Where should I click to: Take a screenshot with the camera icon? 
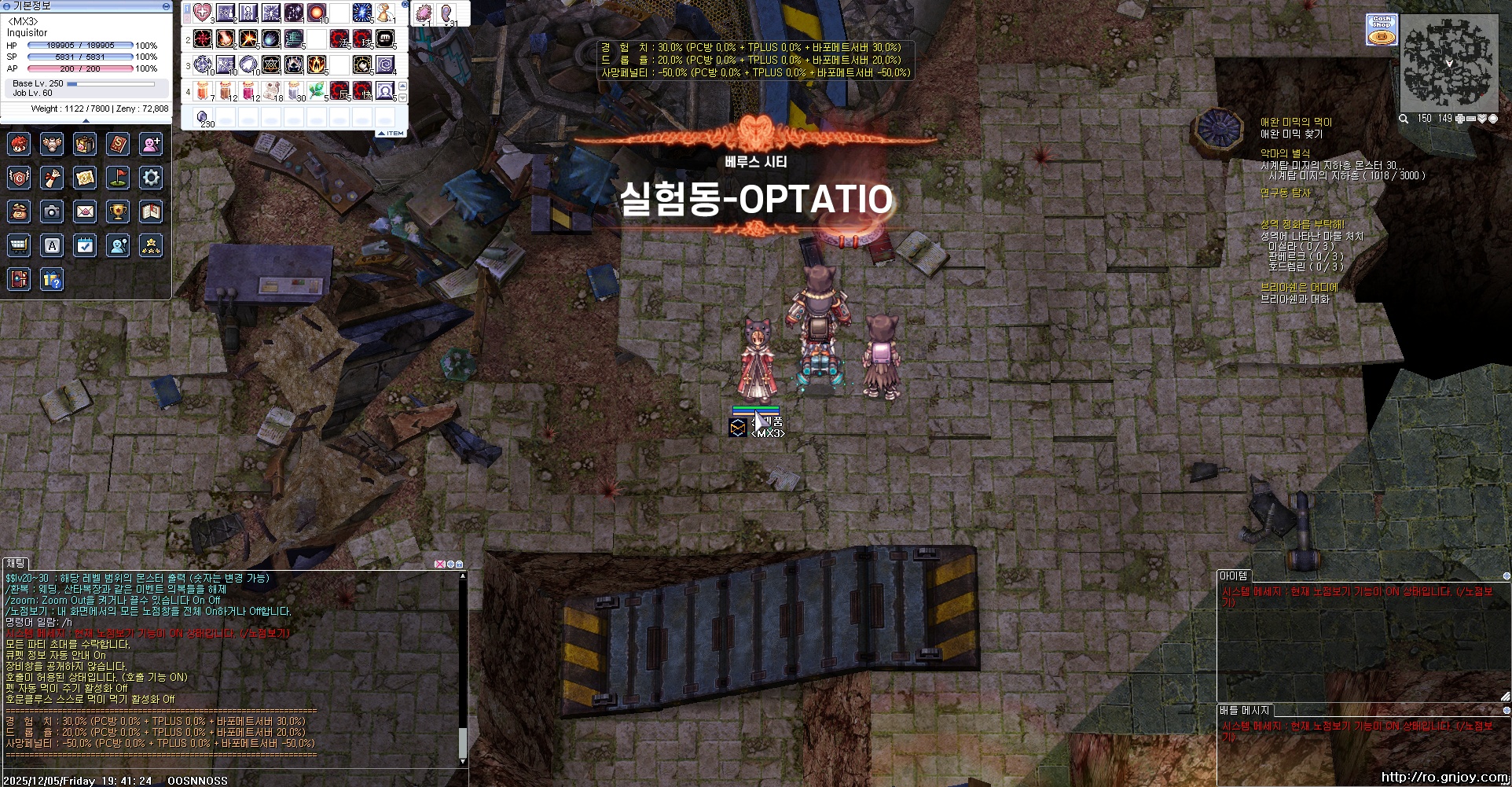(x=52, y=211)
